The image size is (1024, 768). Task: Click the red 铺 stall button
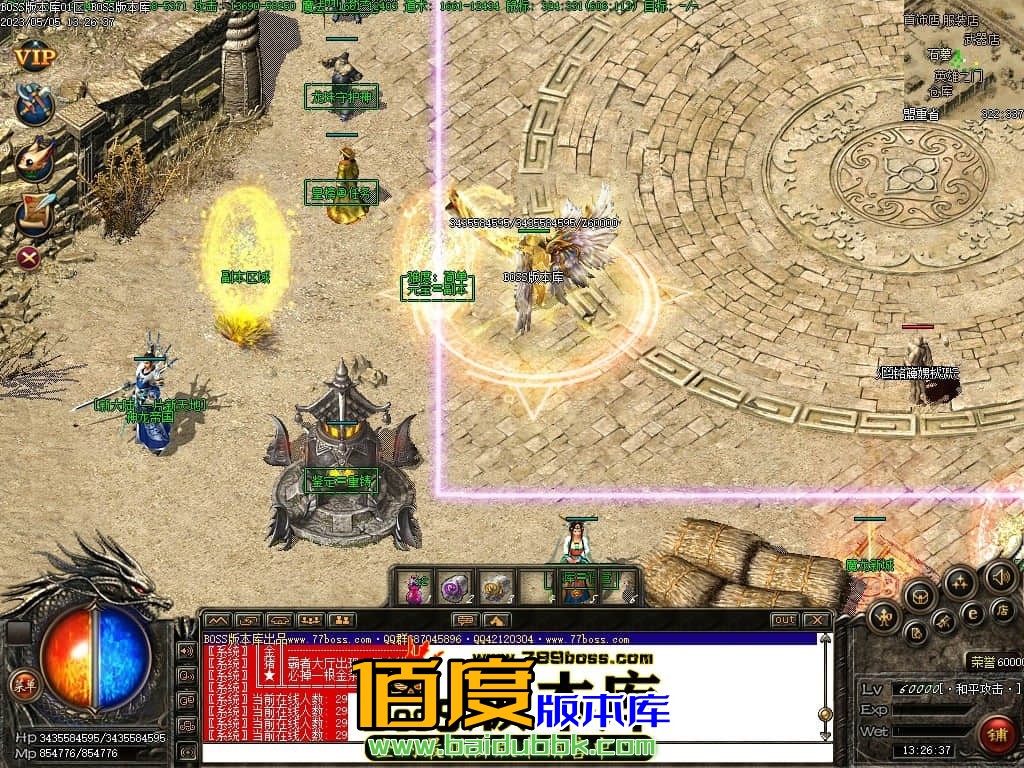[x=996, y=732]
